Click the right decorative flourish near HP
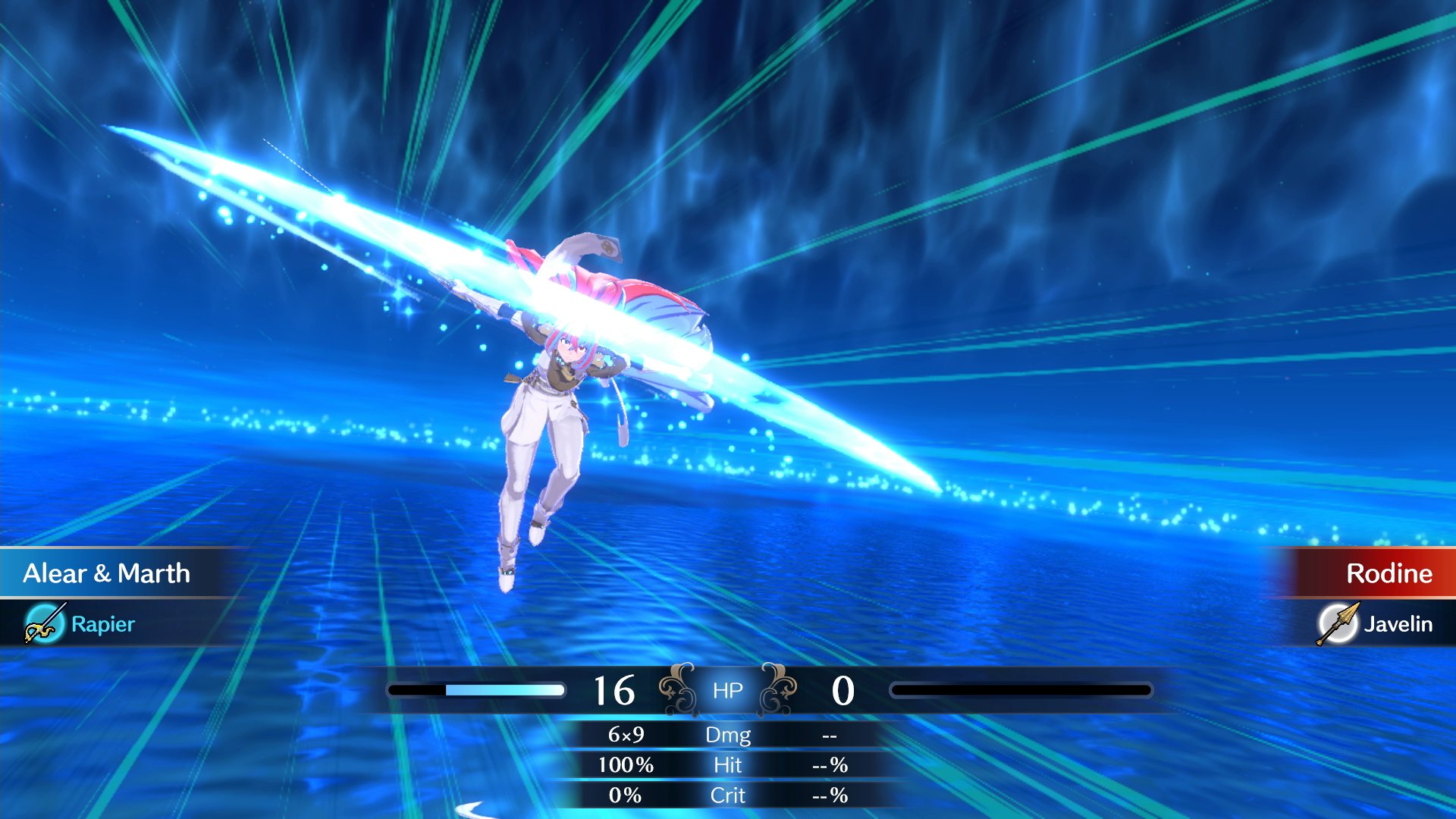 pos(780,689)
